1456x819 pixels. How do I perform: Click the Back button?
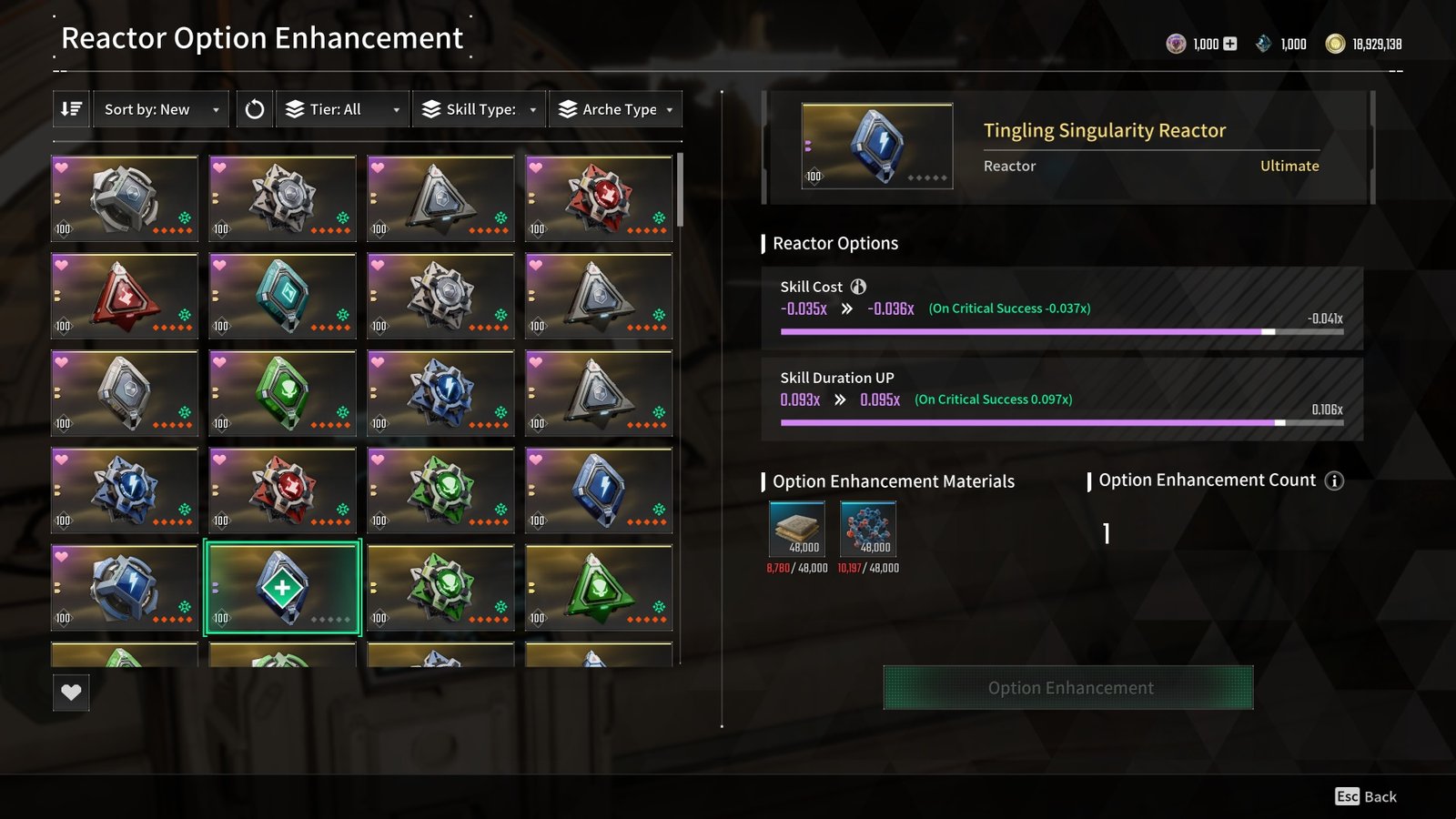1367,796
